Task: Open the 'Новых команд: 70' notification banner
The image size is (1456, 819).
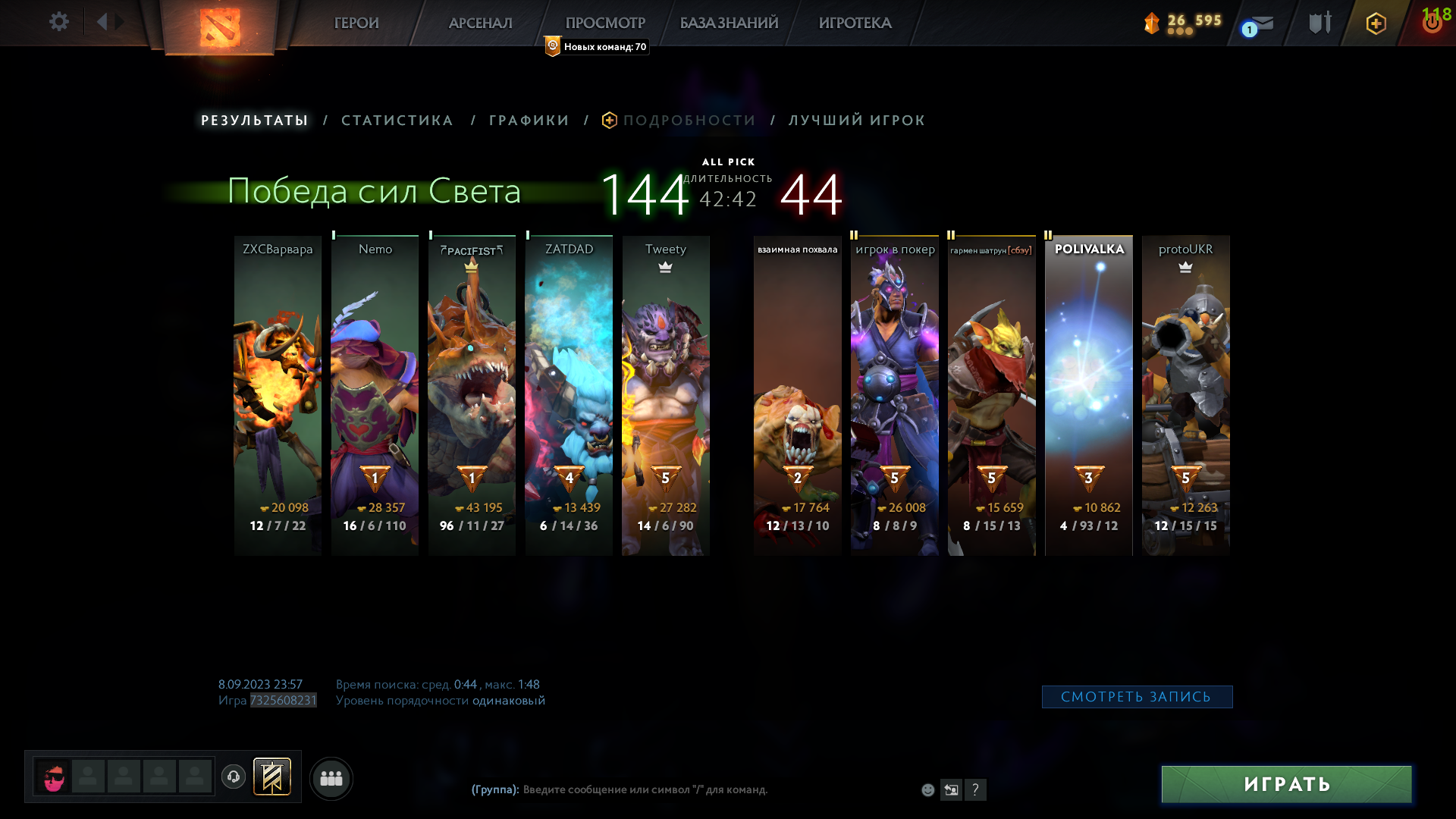Action: click(x=596, y=46)
